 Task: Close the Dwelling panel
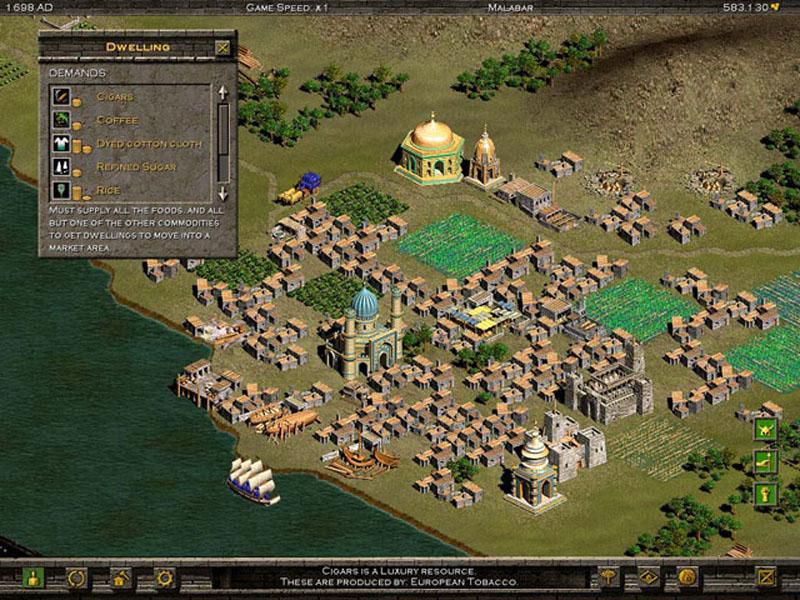pos(222,47)
